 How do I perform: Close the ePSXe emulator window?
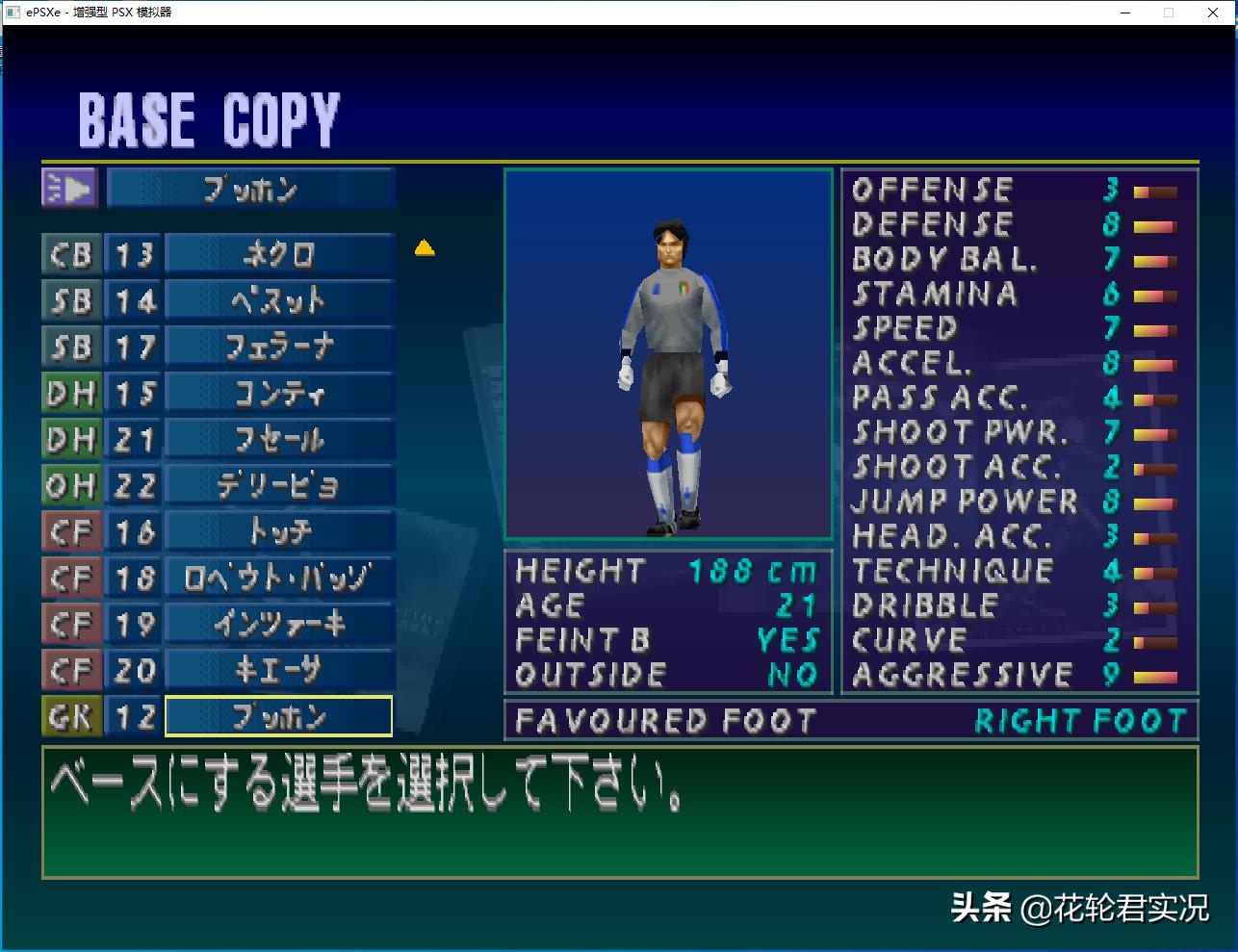click(x=1213, y=13)
